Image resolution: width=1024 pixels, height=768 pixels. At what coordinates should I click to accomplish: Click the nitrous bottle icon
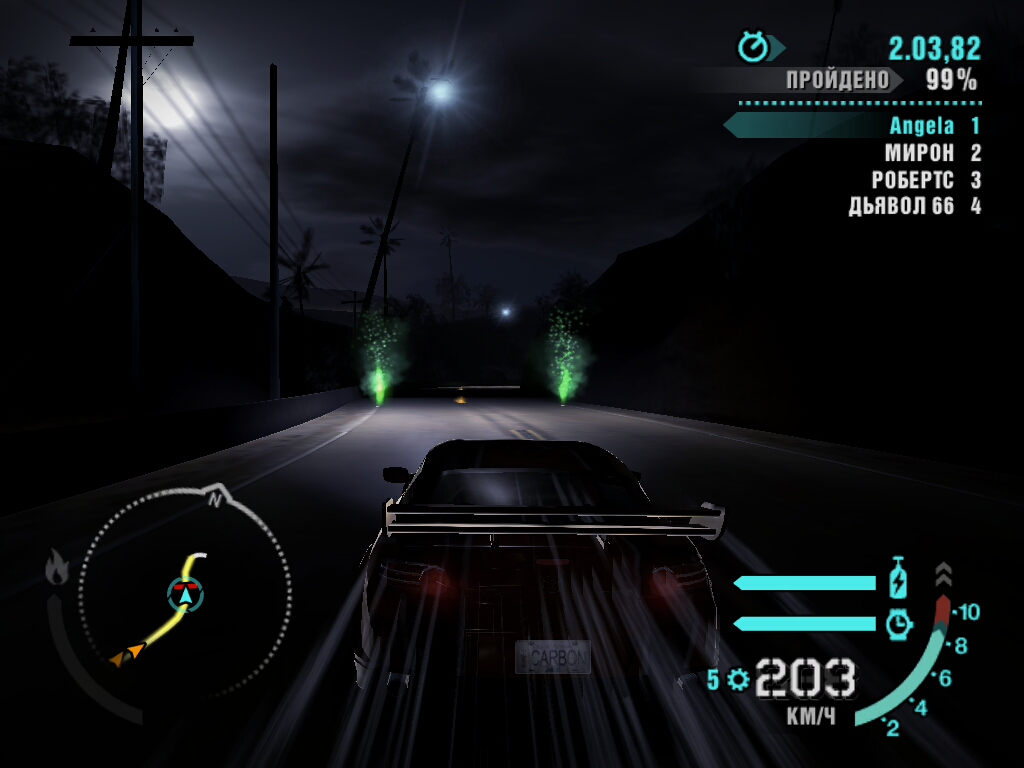[x=898, y=580]
